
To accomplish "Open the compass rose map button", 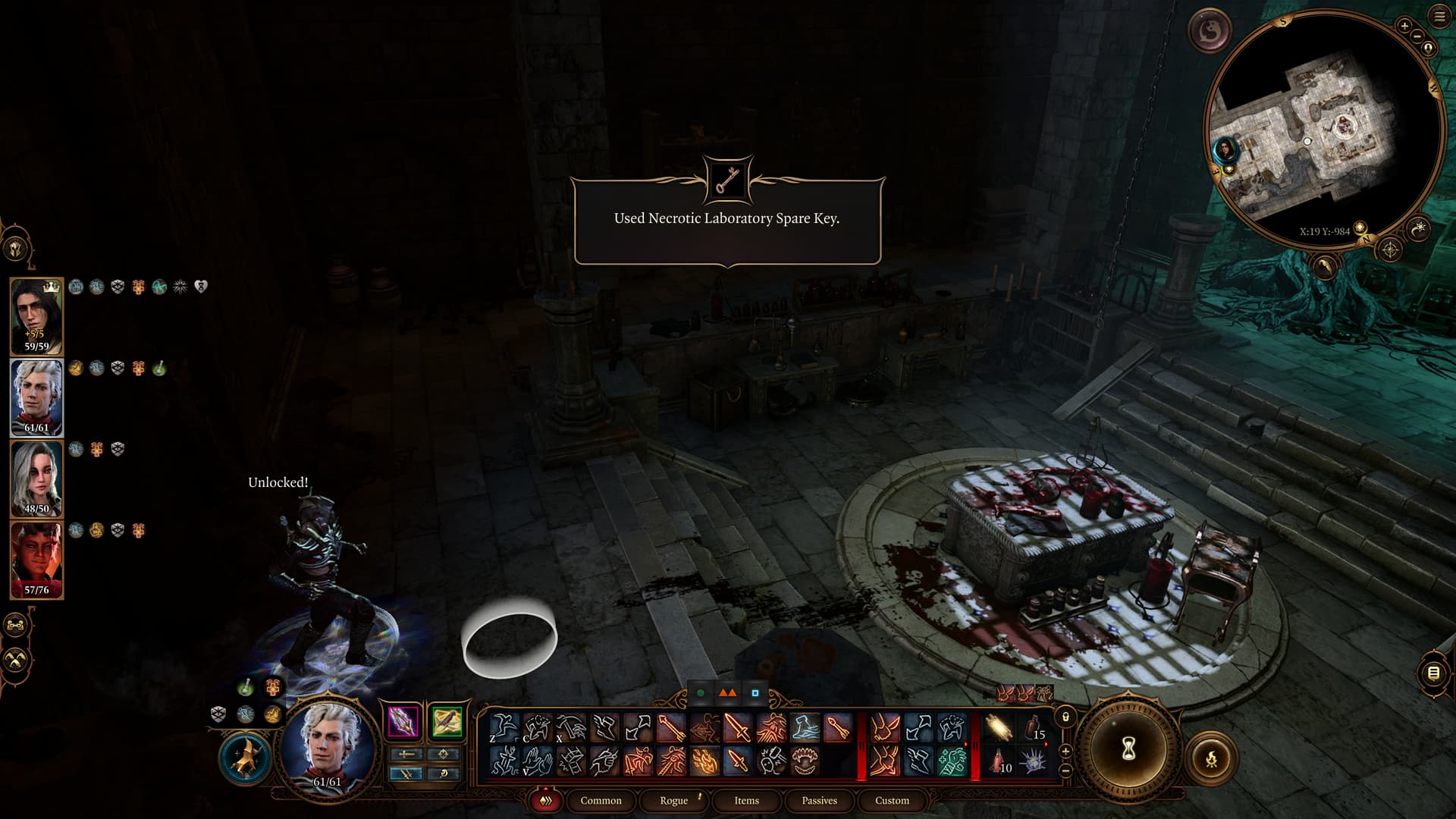I will 1389,249.
